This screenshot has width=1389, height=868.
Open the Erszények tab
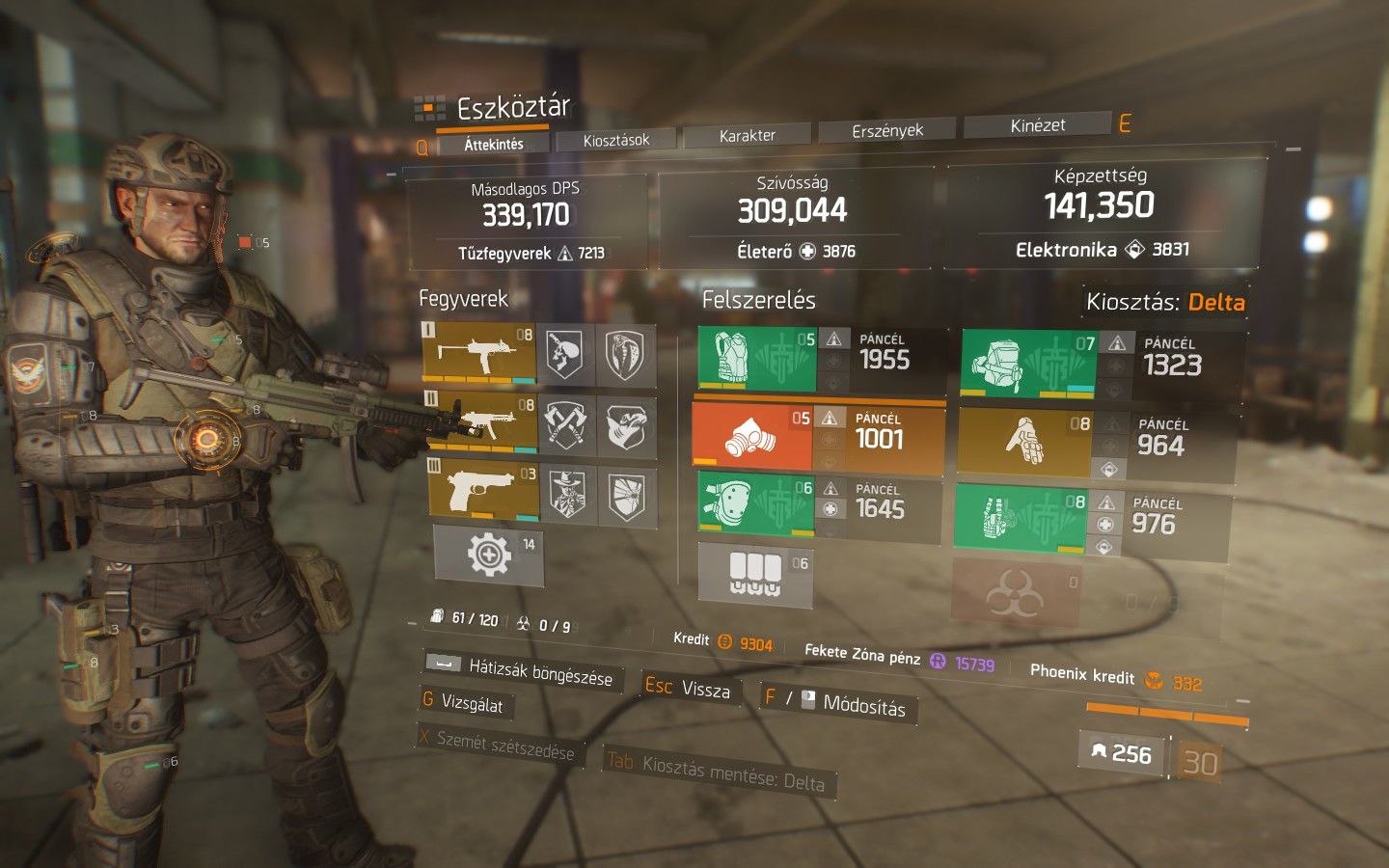click(887, 130)
